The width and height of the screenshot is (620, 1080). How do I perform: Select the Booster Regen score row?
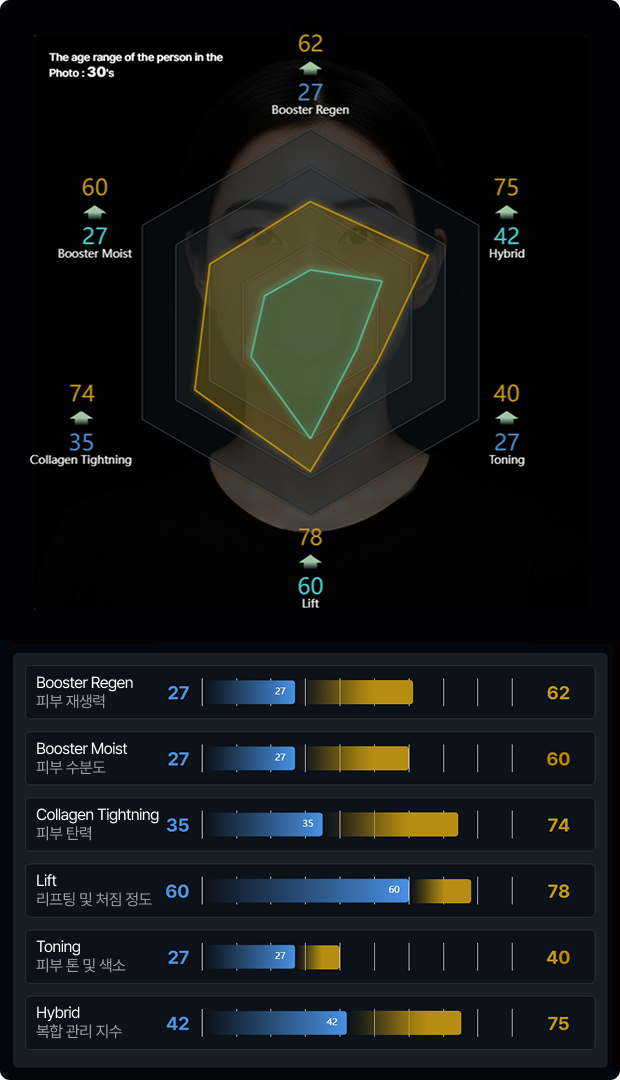pos(310,692)
